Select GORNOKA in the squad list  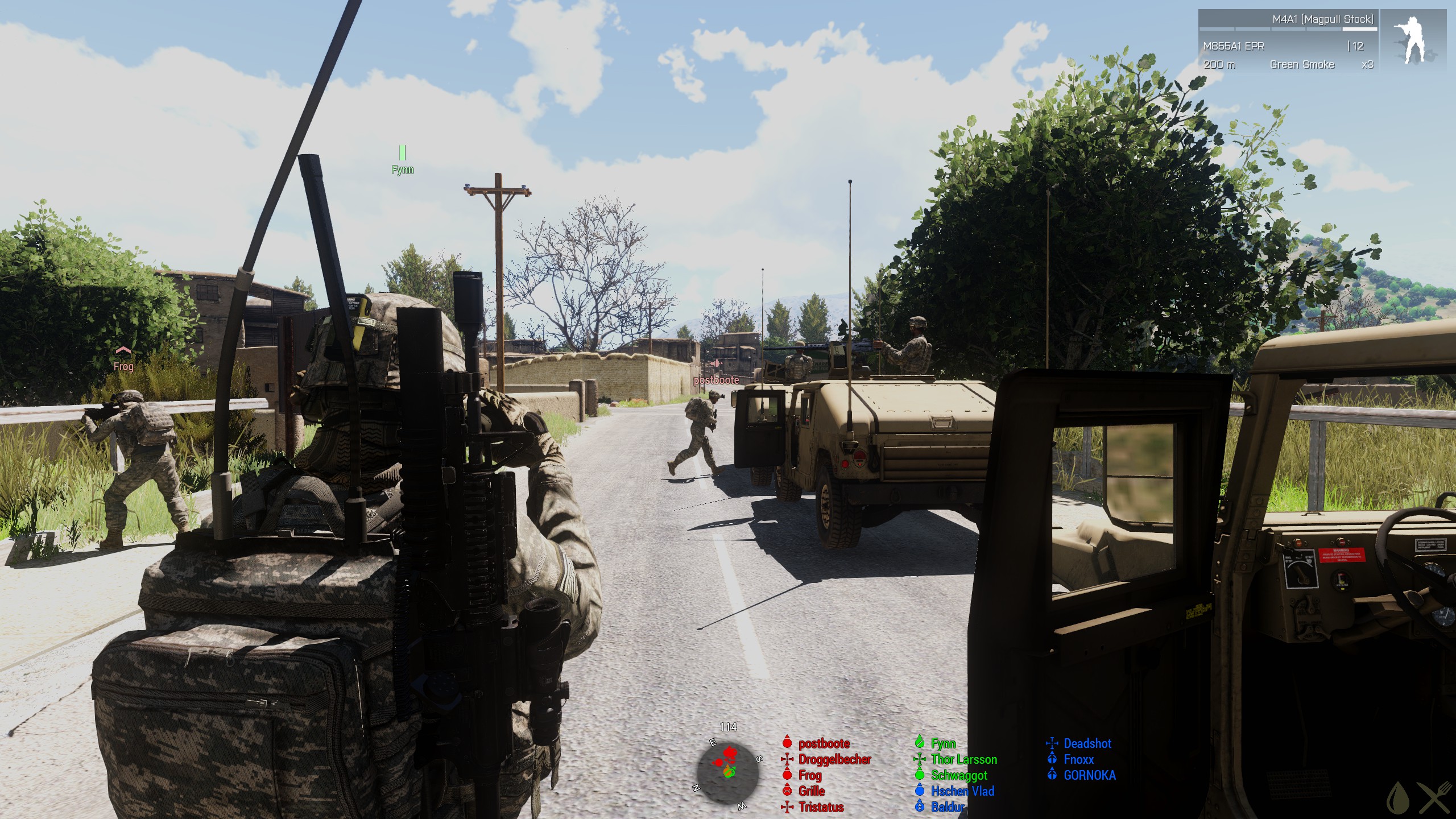pyautogui.click(x=1089, y=775)
